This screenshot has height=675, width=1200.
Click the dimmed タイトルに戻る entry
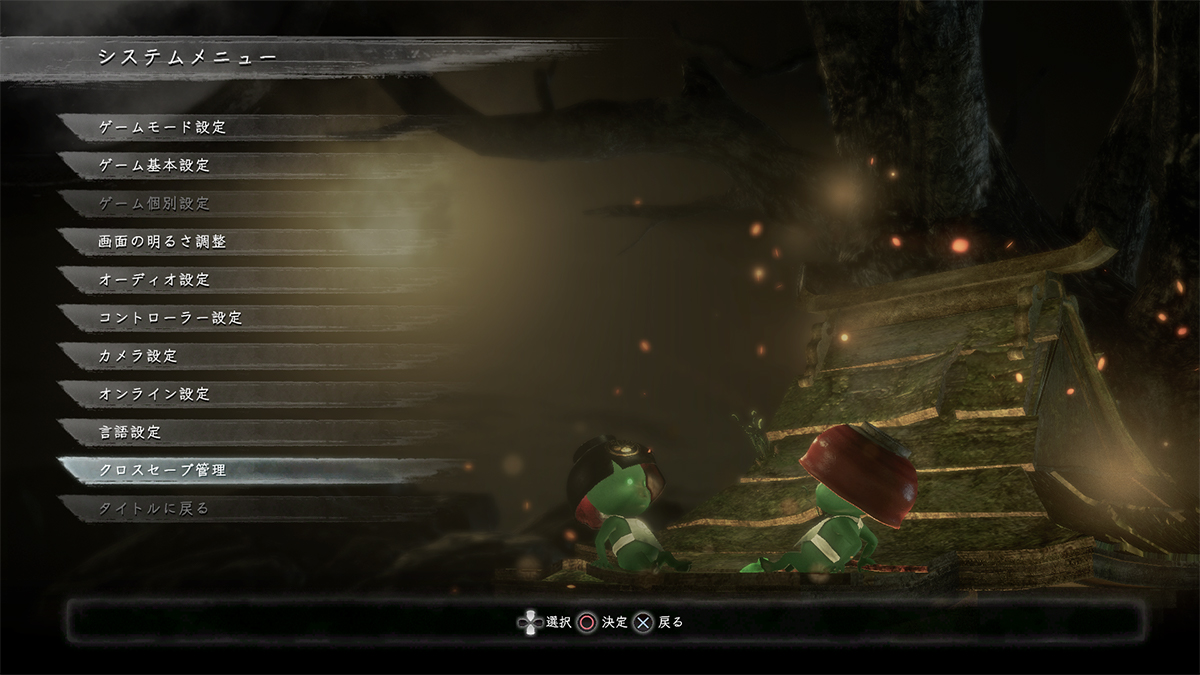(x=155, y=508)
